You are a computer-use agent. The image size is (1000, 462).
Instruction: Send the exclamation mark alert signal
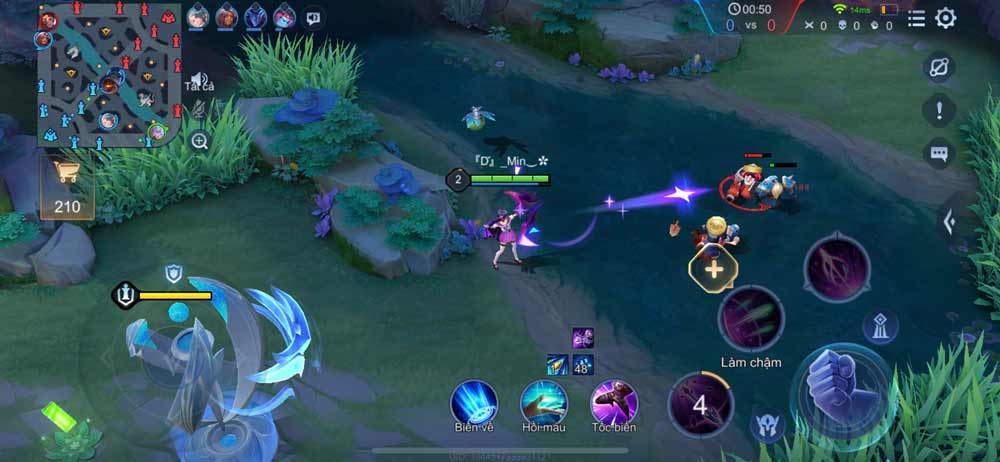pyautogui.click(x=939, y=109)
